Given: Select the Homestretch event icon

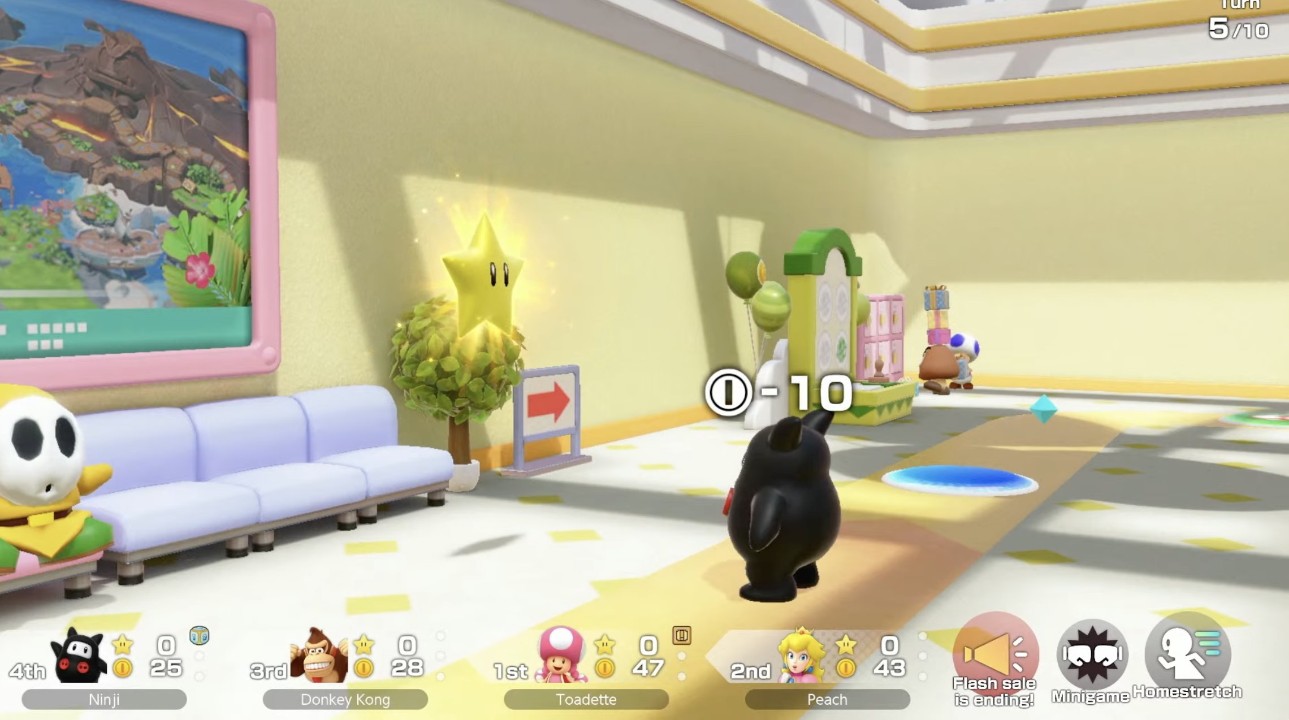Looking at the screenshot, I should pos(1188,653).
